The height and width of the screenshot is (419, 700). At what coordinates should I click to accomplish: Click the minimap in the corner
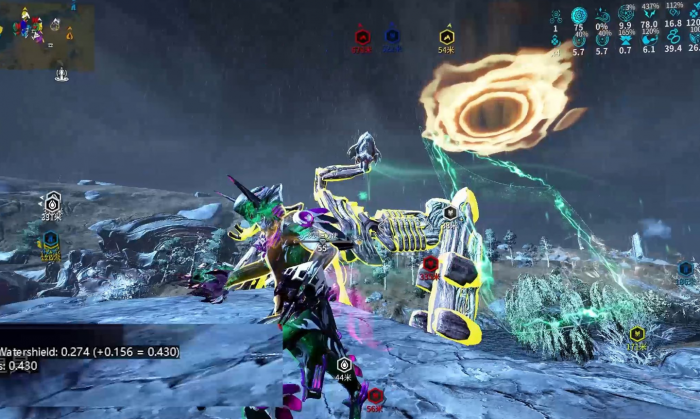pyautogui.click(x=47, y=36)
